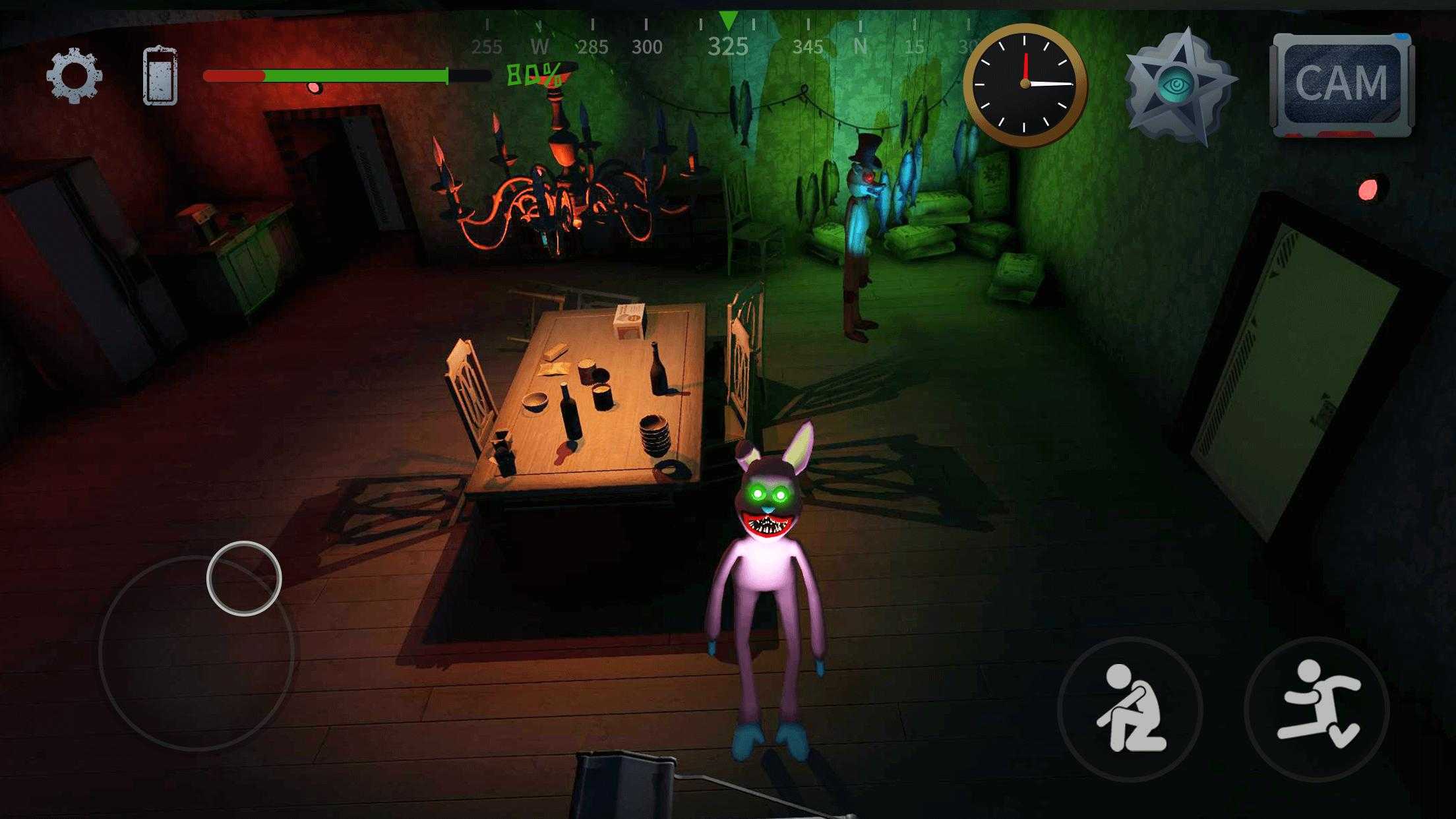Activate the star eye ability
Screen dimensions: 1456x819
coord(1177,87)
